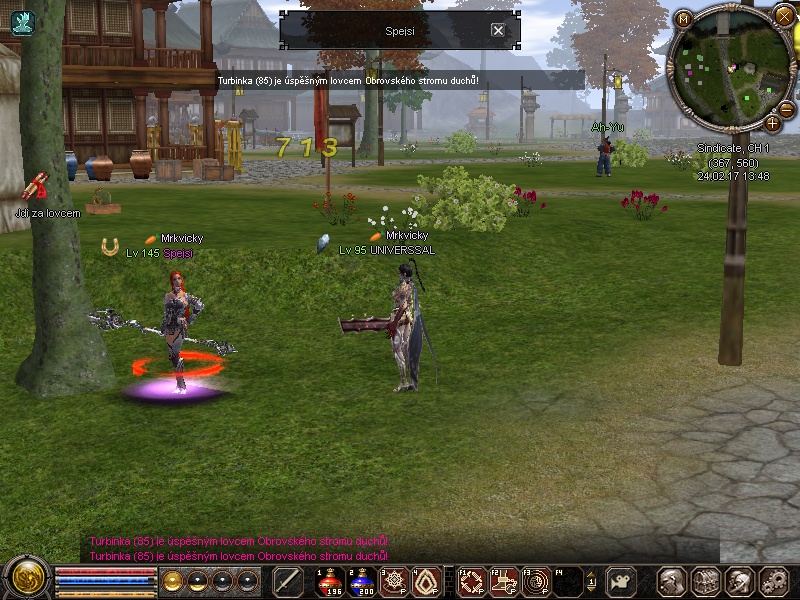
Task: Activate the skill in the F1 slot
Action: point(471,581)
